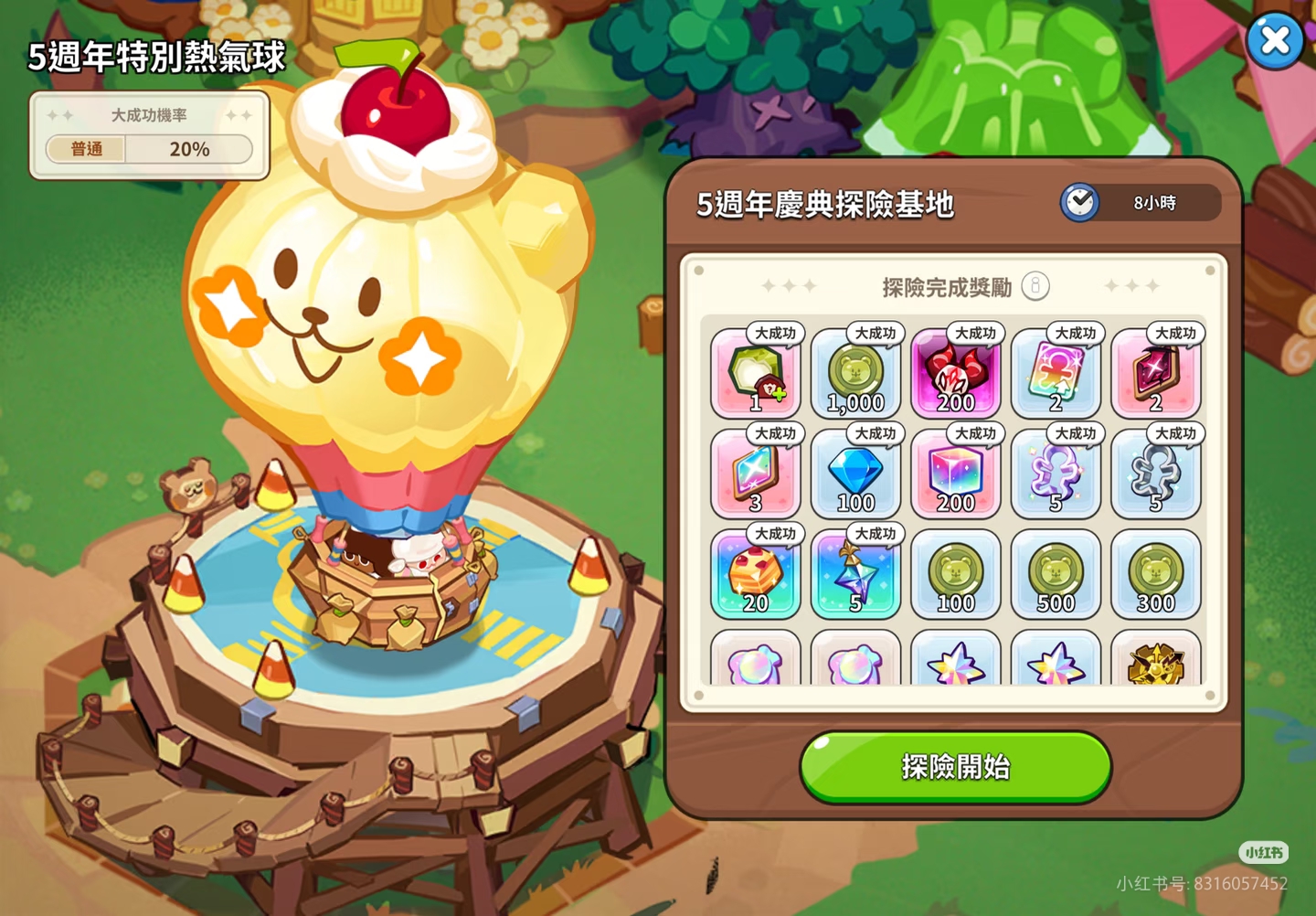Select the purple cookie cutter reward icon
The height and width of the screenshot is (916, 1316).
click(1056, 475)
